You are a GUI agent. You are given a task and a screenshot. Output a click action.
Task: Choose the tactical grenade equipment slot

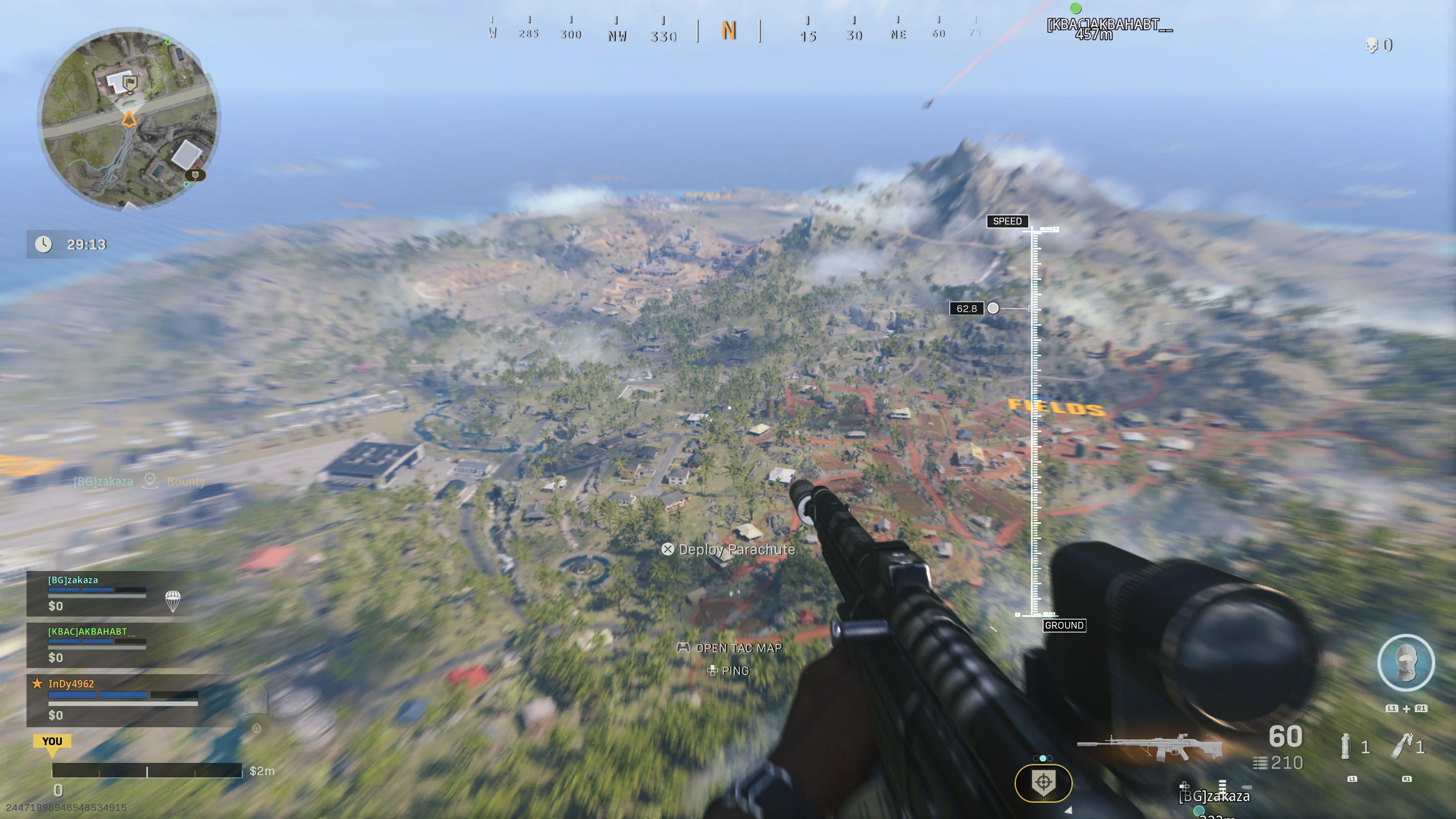click(x=1346, y=747)
